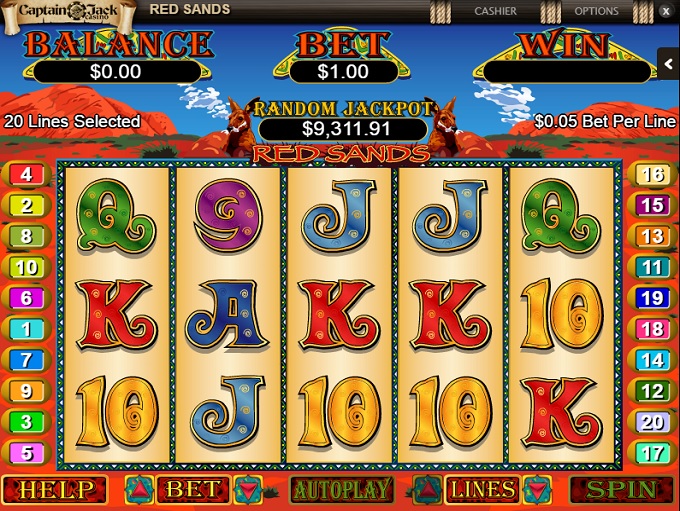Screen dimensions: 680x511
Task: Click payline marker 10
Action: 26,268
